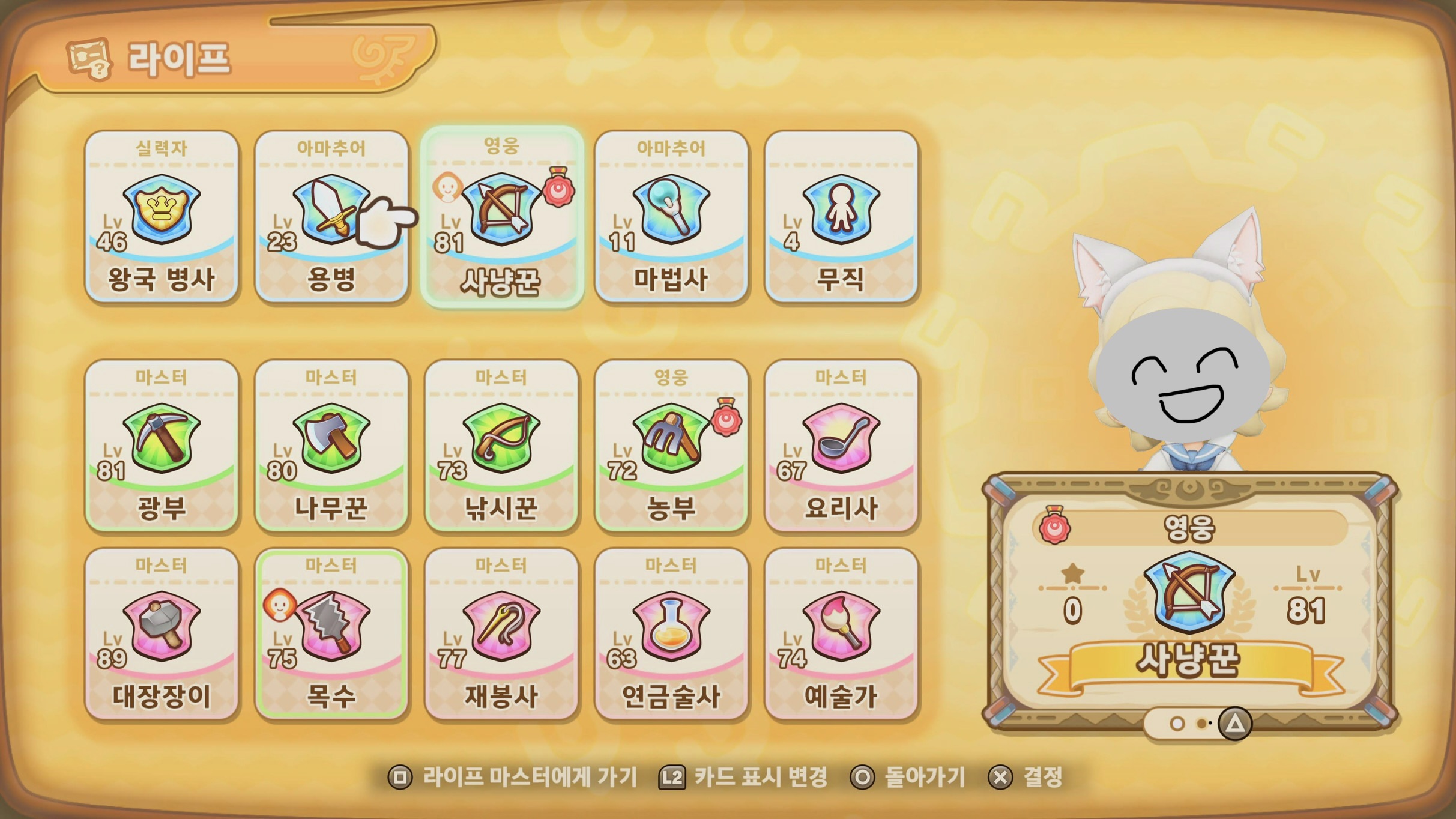
Task: Open the 나무꾼 woodcutter card
Action: point(331,446)
